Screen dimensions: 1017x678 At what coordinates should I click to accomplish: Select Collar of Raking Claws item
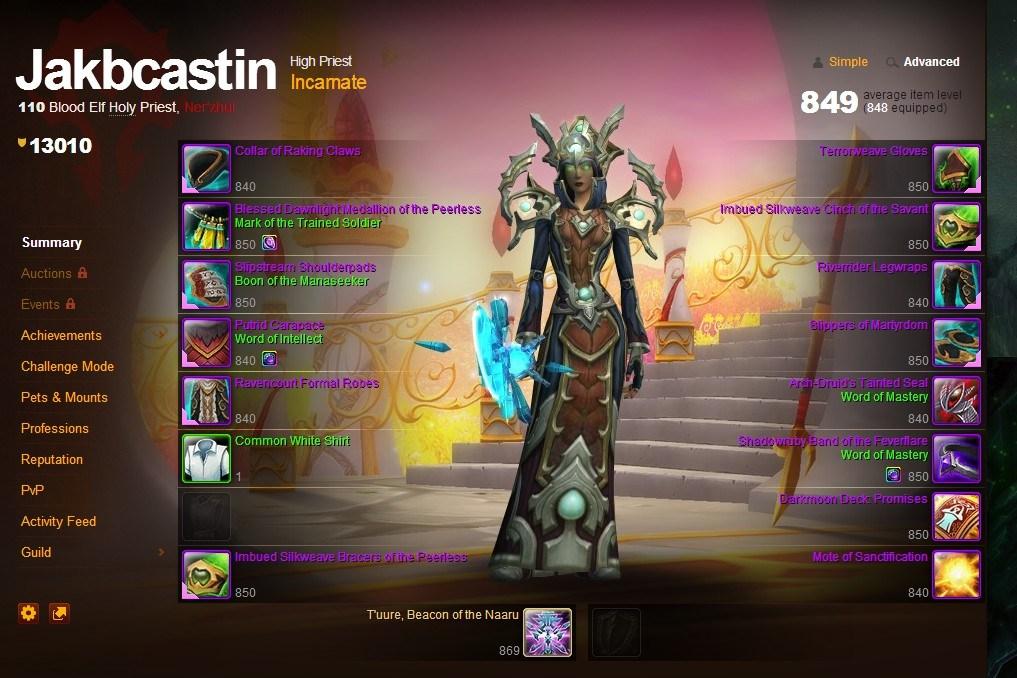[297, 151]
